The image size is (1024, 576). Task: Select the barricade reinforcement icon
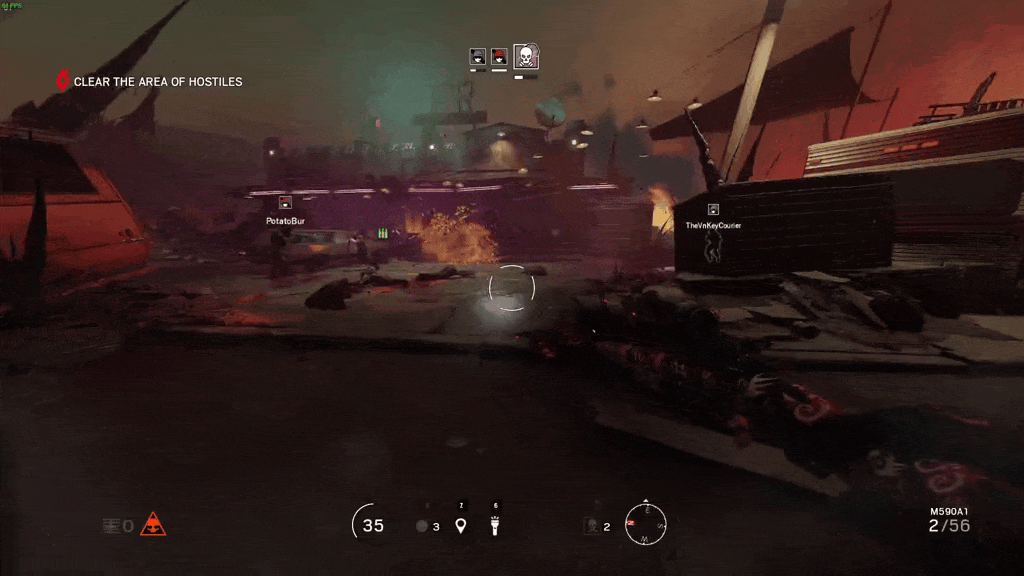coord(112,525)
